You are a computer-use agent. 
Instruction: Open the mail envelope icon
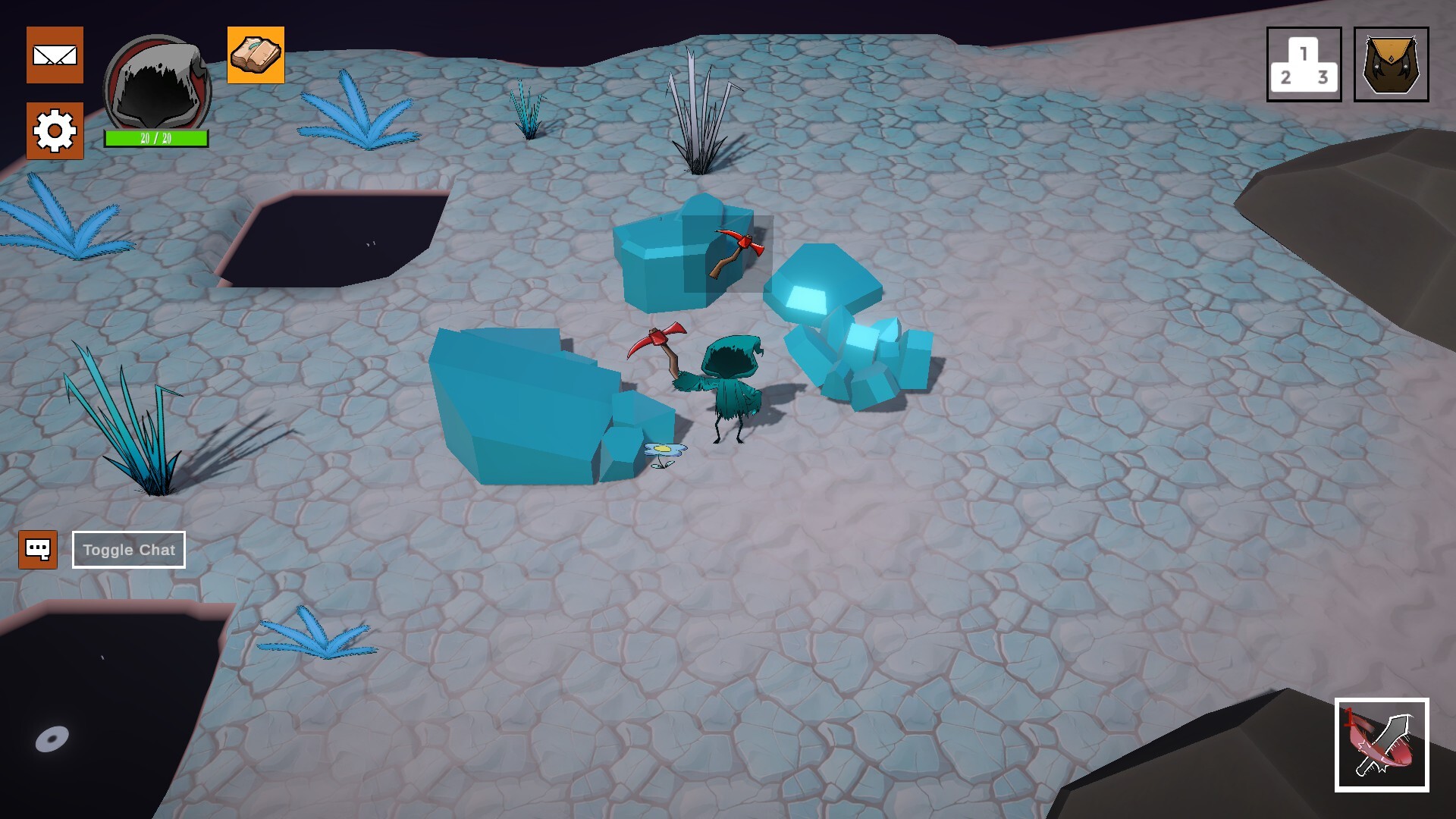55,55
